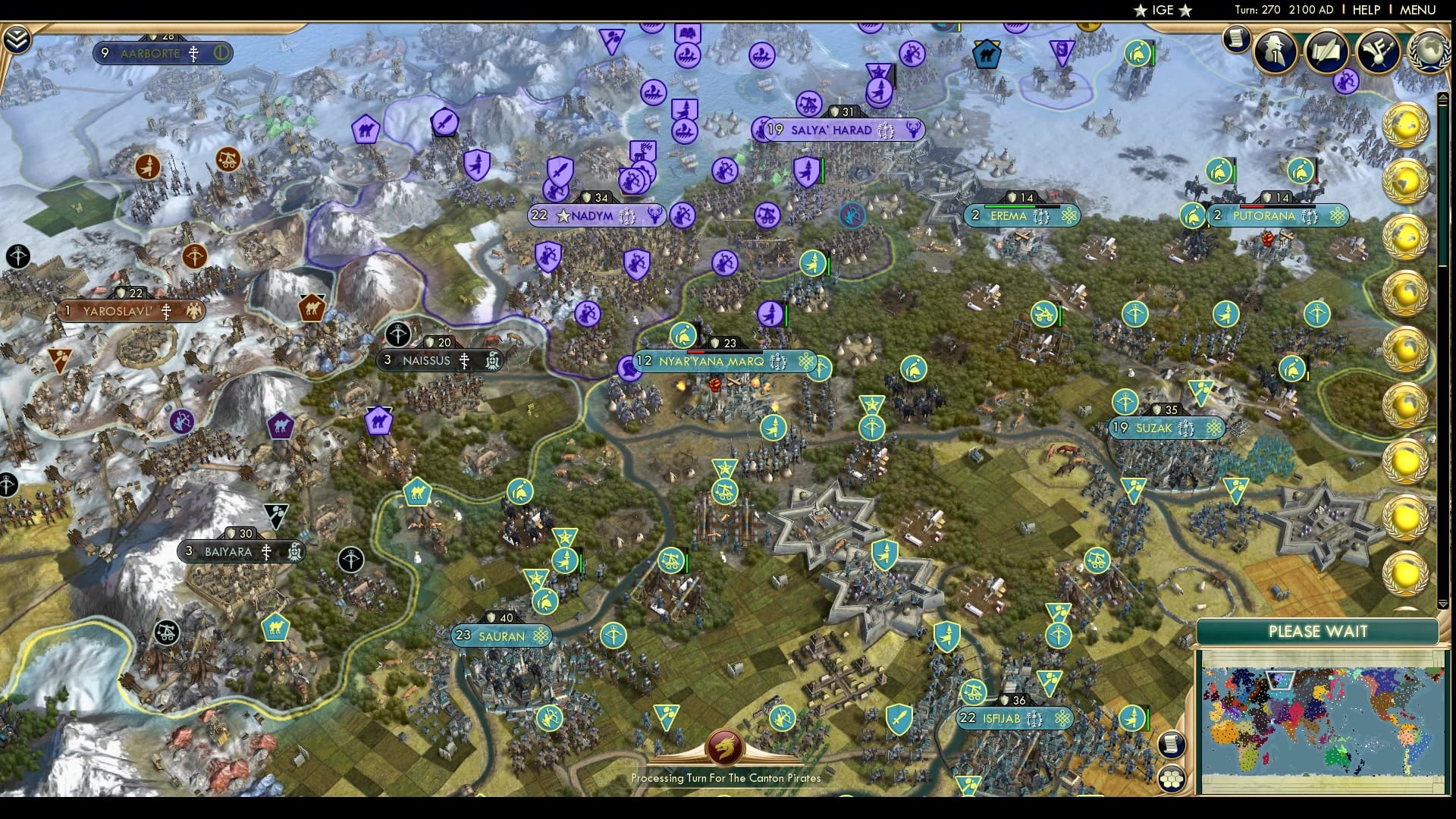
Task: Click the city connection icon on Suzak's banner
Action: pos(1214,428)
